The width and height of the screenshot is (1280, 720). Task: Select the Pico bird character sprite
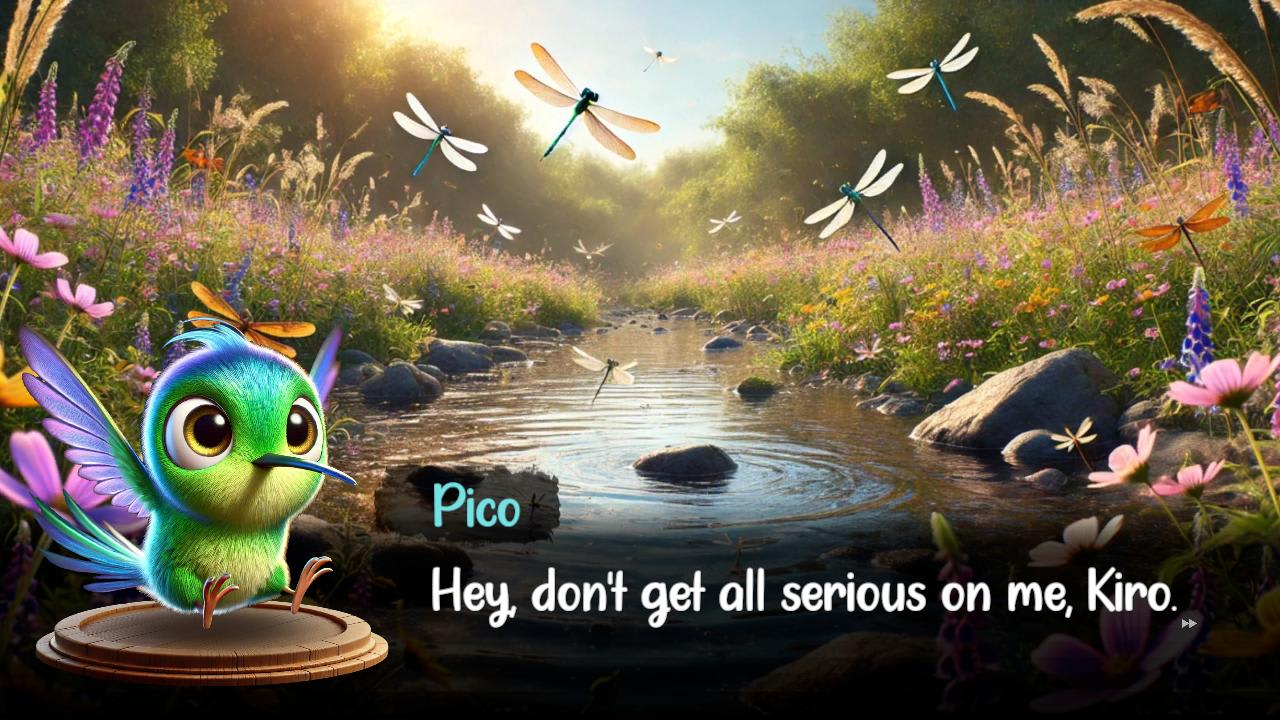(x=230, y=470)
